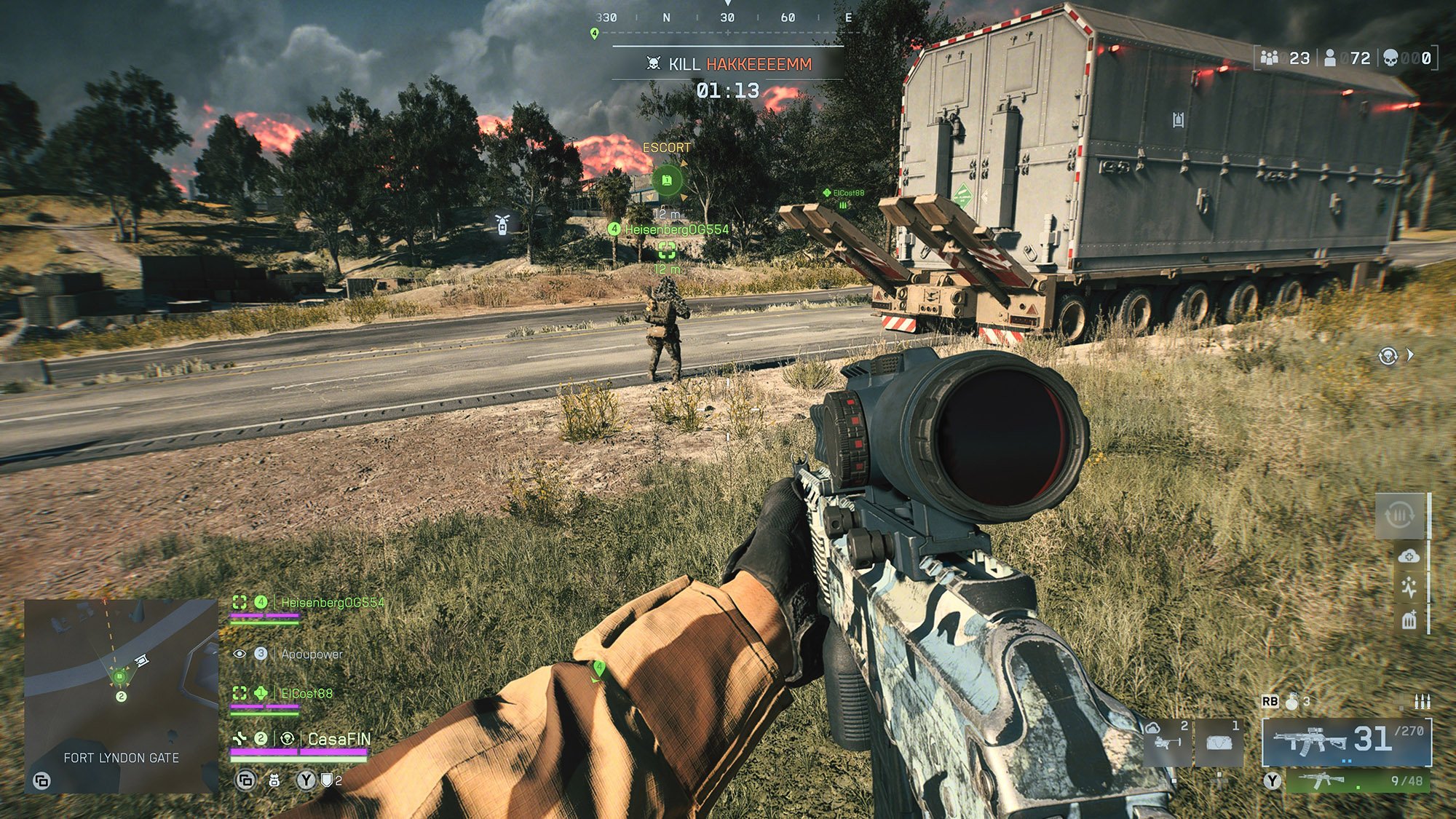The width and height of the screenshot is (1456, 819).
Task: Click the robot dog icon below squad list
Action: tap(274, 780)
